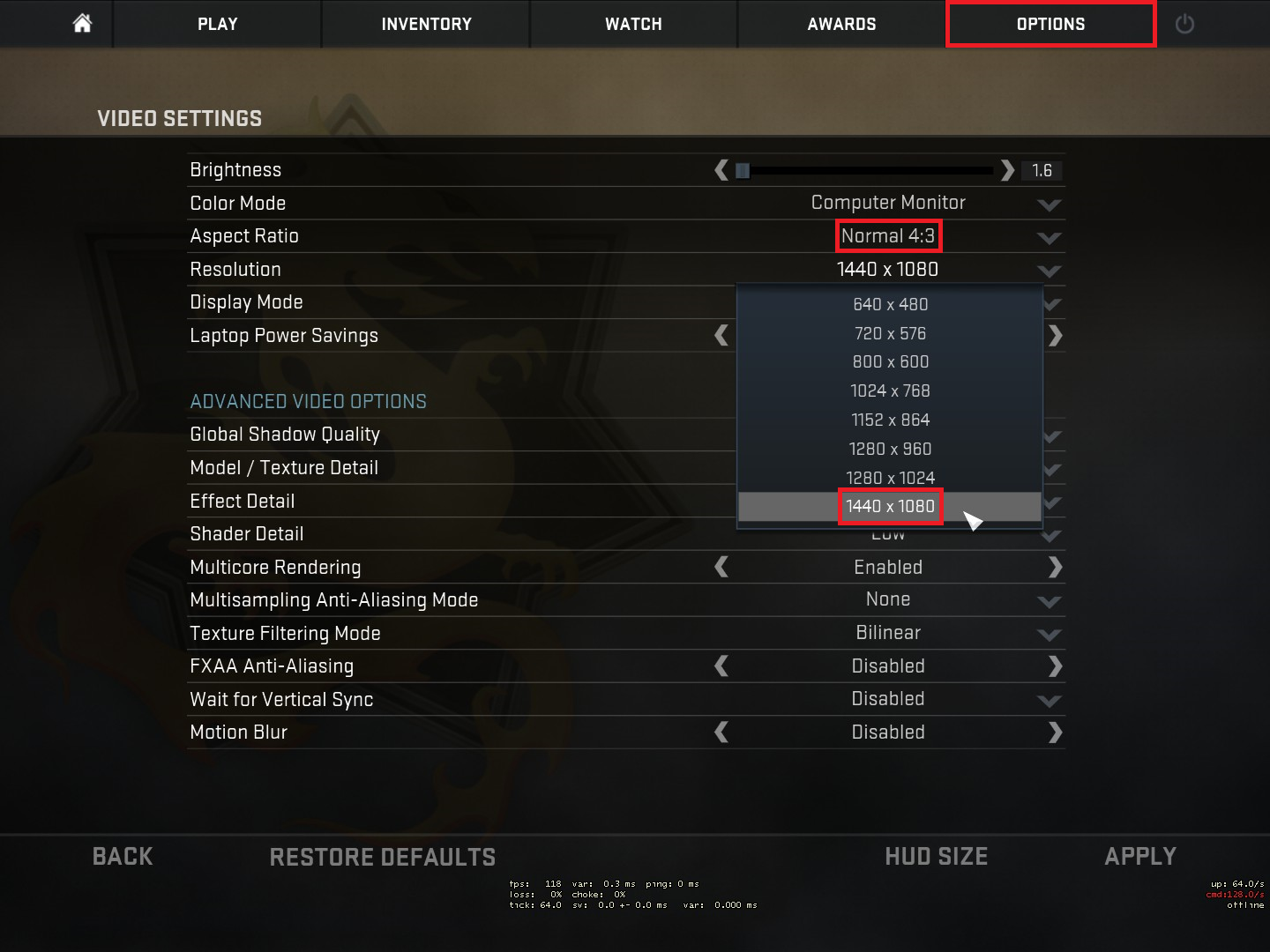Click RESTORE DEFAULTS at the bottom

click(382, 856)
